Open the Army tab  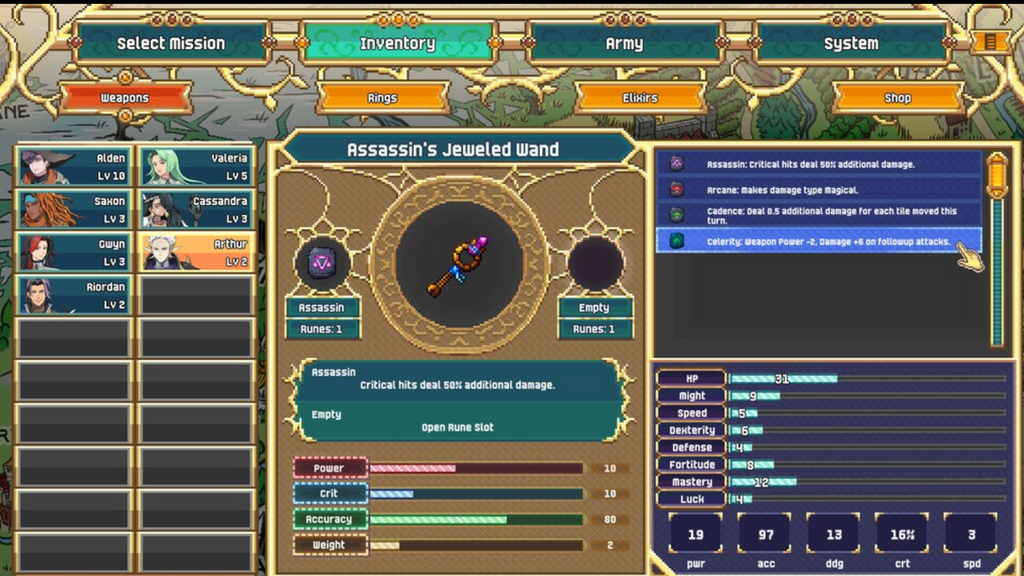pos(624,43)
